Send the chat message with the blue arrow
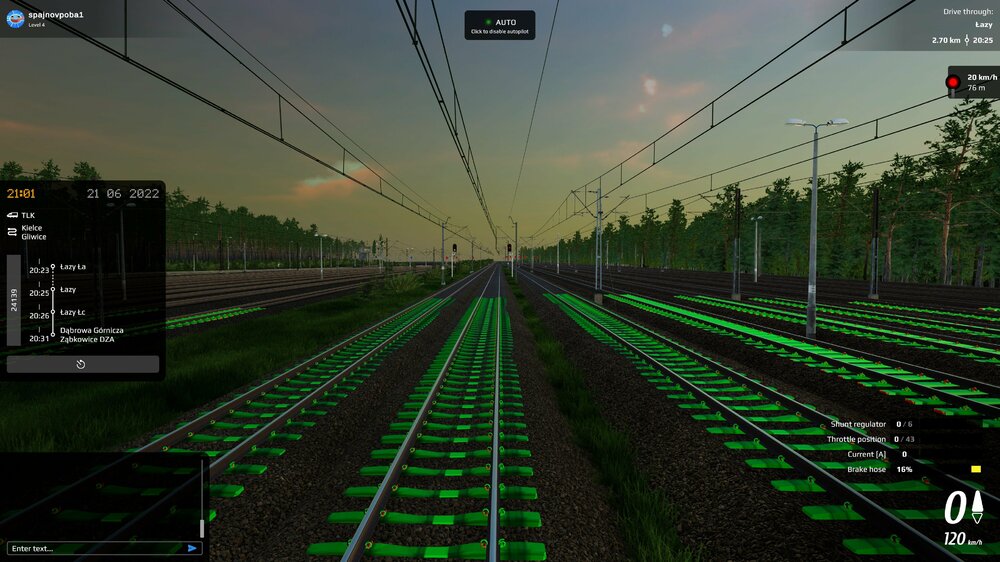1000x562 pixels. (x=192, y=548)
